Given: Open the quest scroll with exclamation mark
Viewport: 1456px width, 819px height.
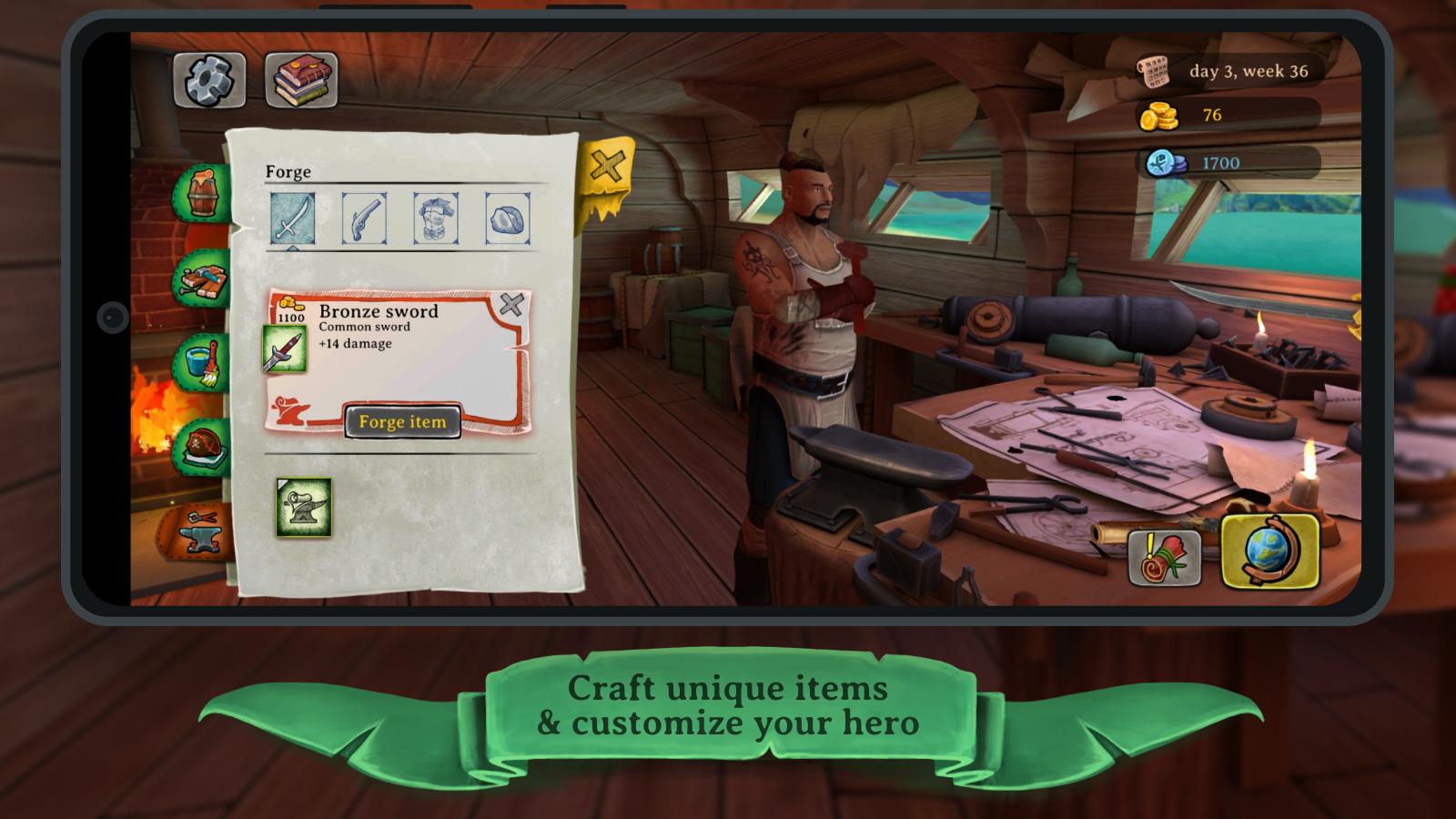Looking at the screenshot, I should [x=1164, y=556].
